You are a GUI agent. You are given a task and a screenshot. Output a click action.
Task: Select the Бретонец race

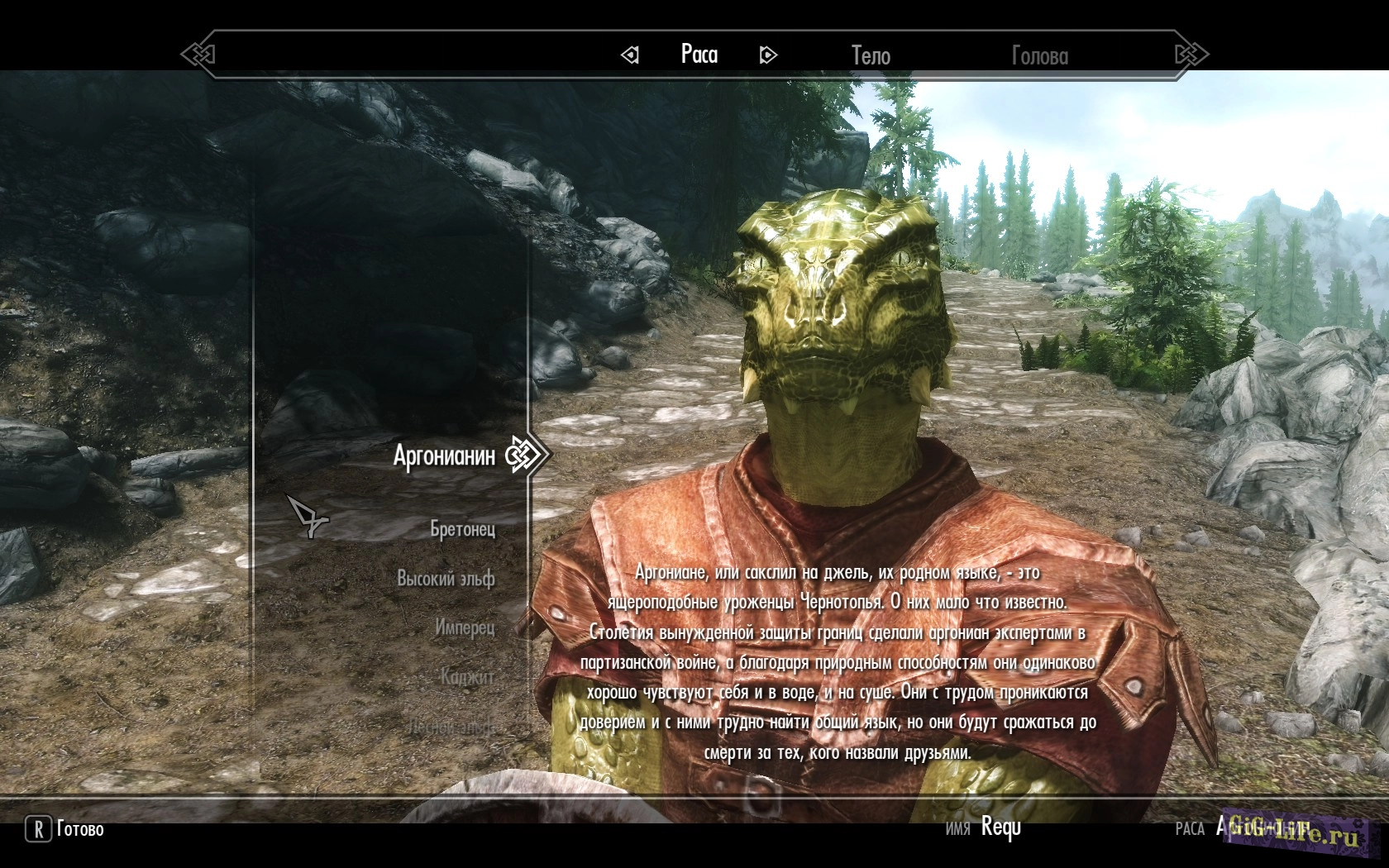(x=462, y=529)
